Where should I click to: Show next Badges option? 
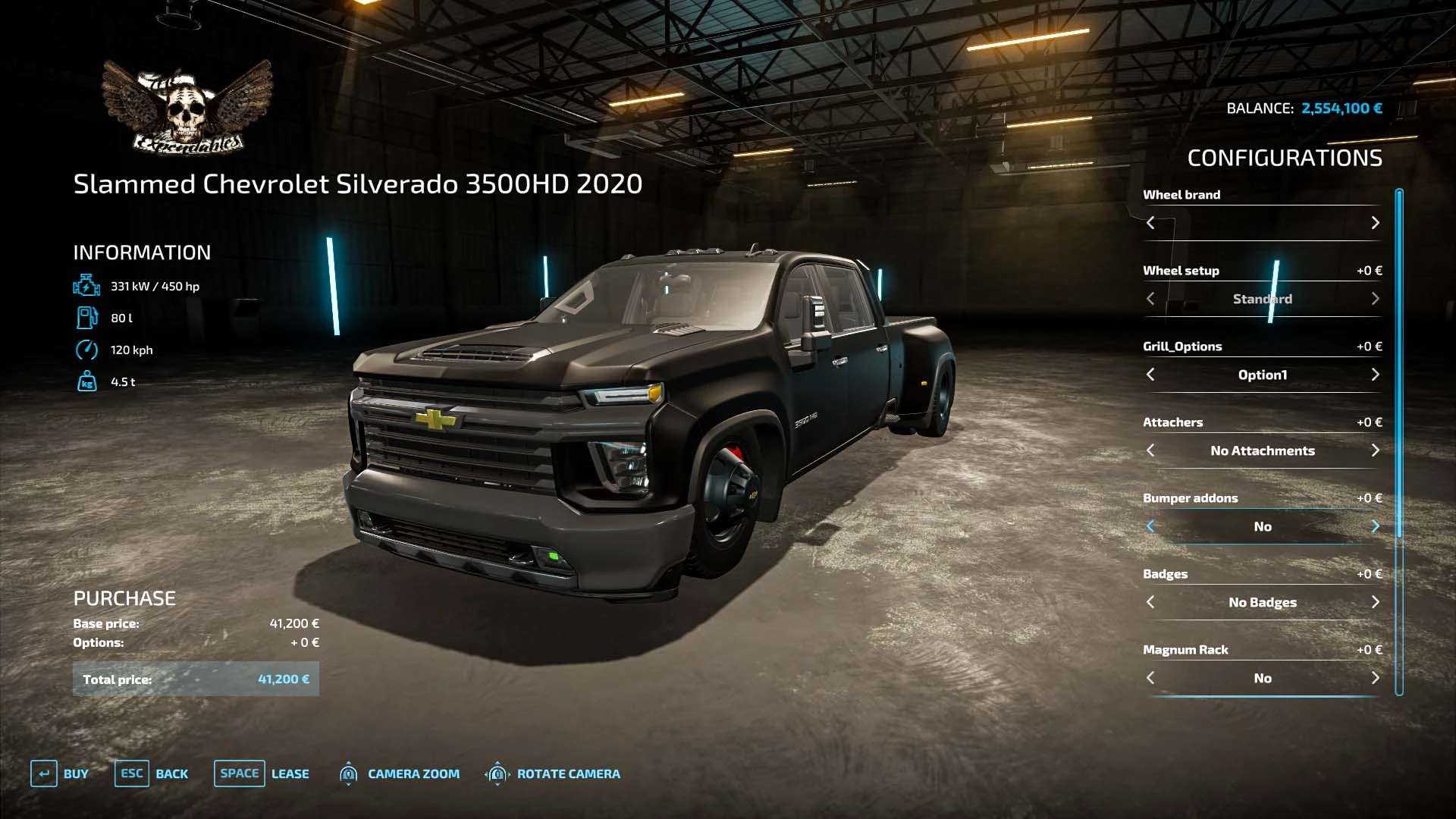1375,602
